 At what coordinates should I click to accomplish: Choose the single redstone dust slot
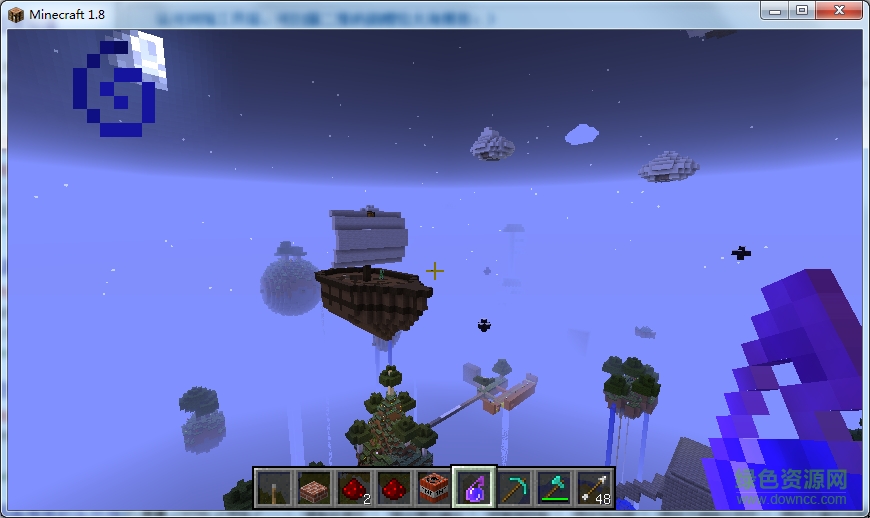pos(393,488)
